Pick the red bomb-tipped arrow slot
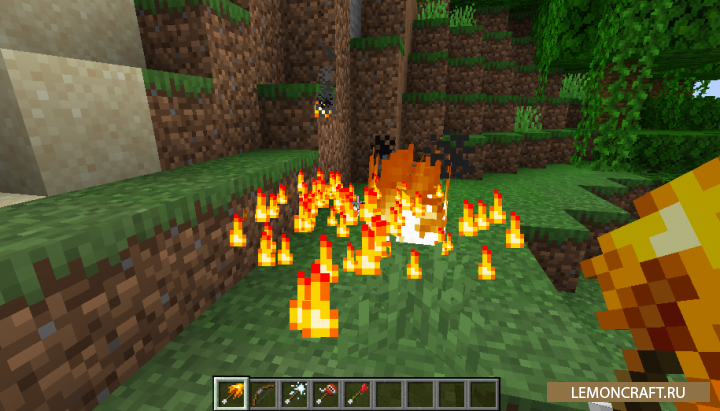Viewport: 720px width, 411px height. 326,392
